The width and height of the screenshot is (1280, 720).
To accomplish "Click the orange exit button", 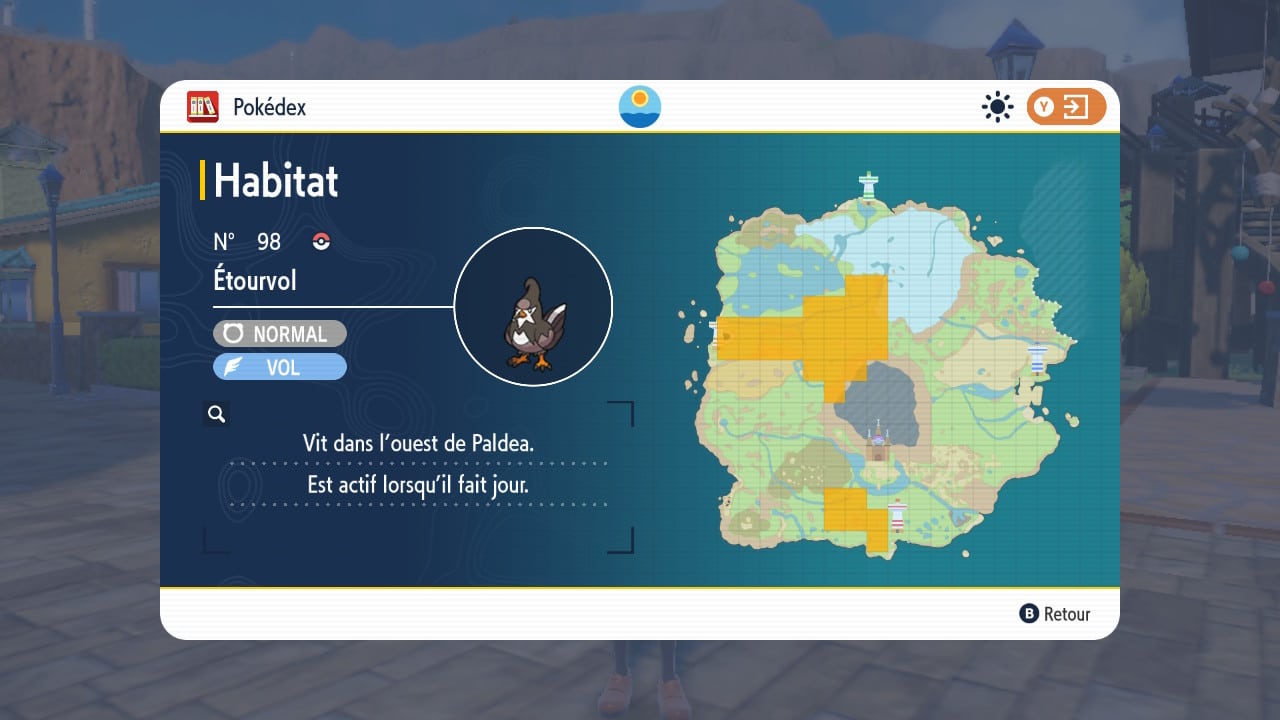I will 1066,107.
